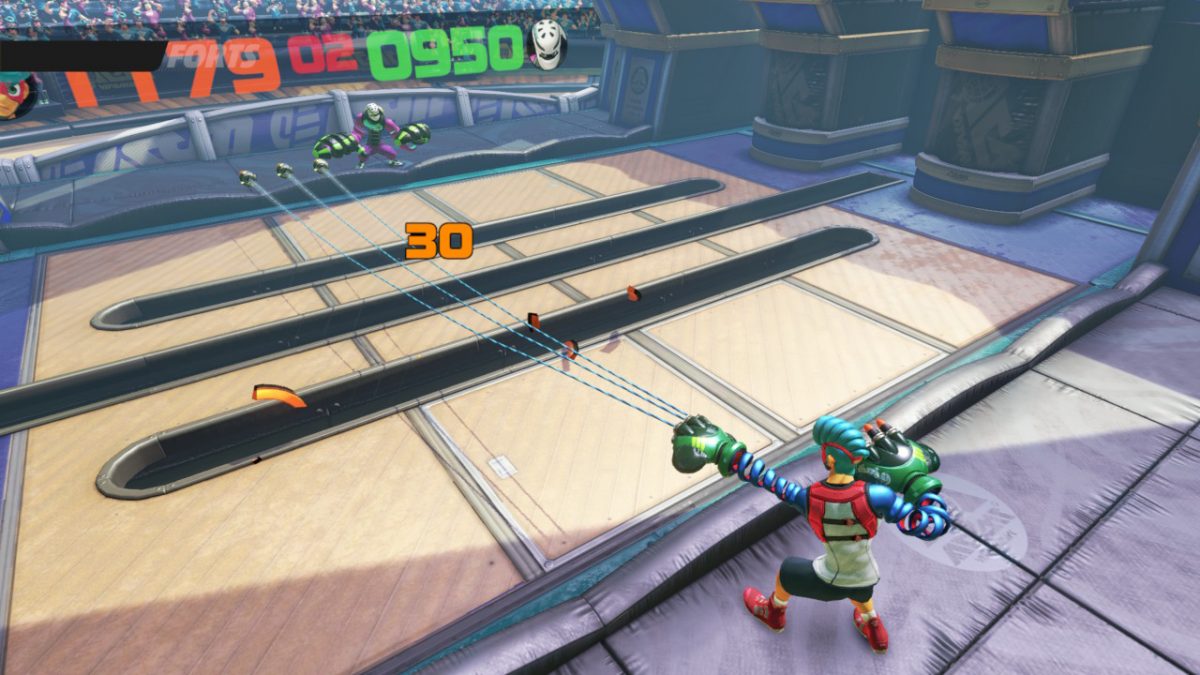Select the red-faced player portrait icon
The image size is (1200, 675).
pyautogui.click(x=17, y=95)
